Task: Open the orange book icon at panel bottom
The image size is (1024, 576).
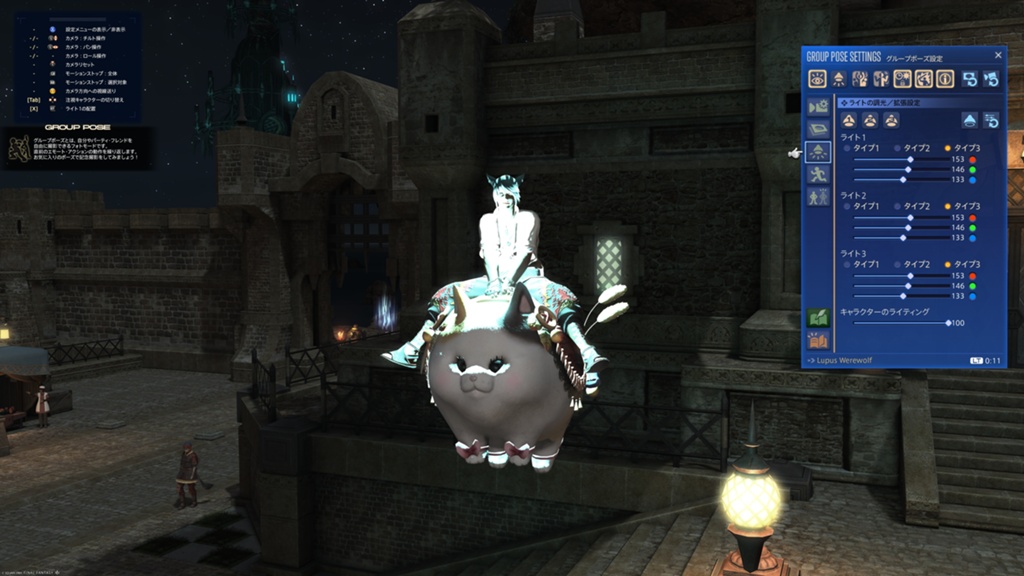Action: point(818,340)
